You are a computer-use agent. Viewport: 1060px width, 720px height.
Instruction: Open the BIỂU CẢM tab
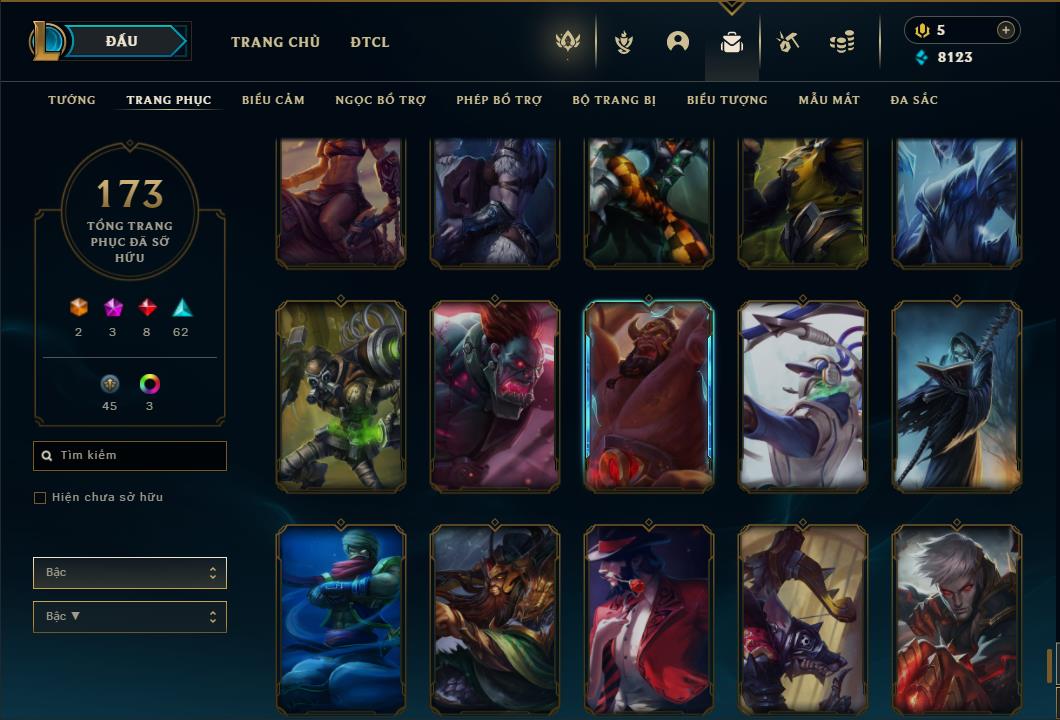point(273,100)
